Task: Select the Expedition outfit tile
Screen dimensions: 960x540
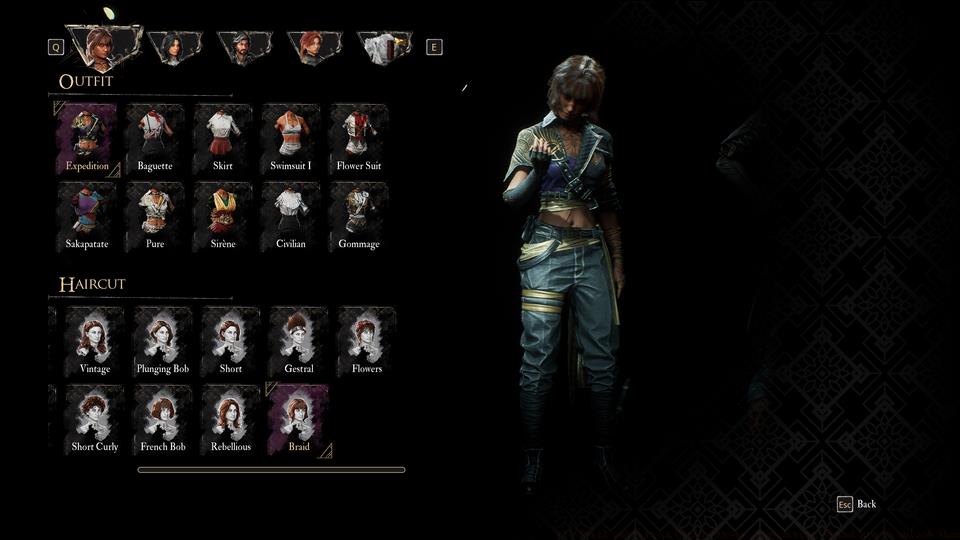Action: point(87,138)
